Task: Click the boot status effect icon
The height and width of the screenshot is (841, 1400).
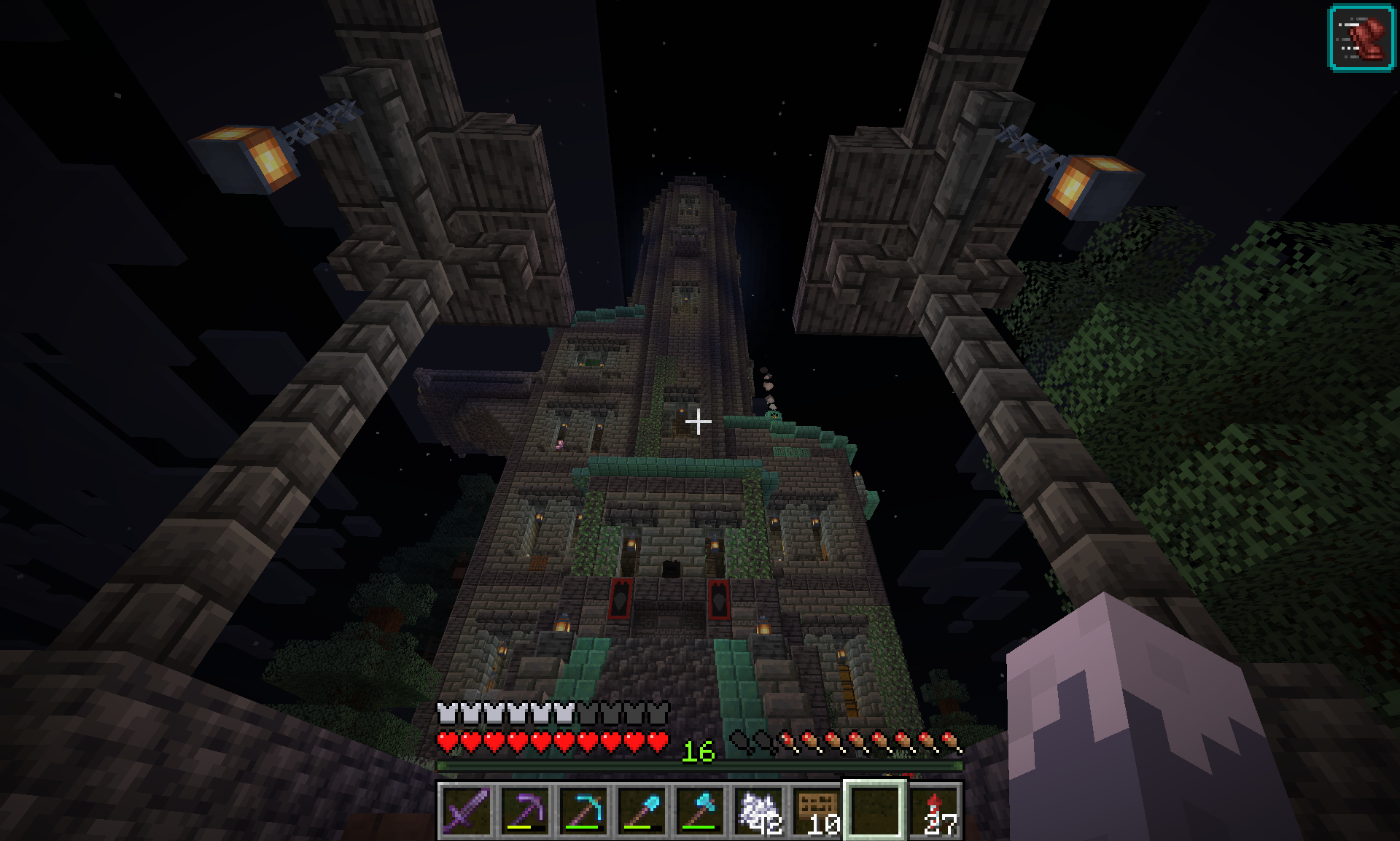Action: point(1361,37)
